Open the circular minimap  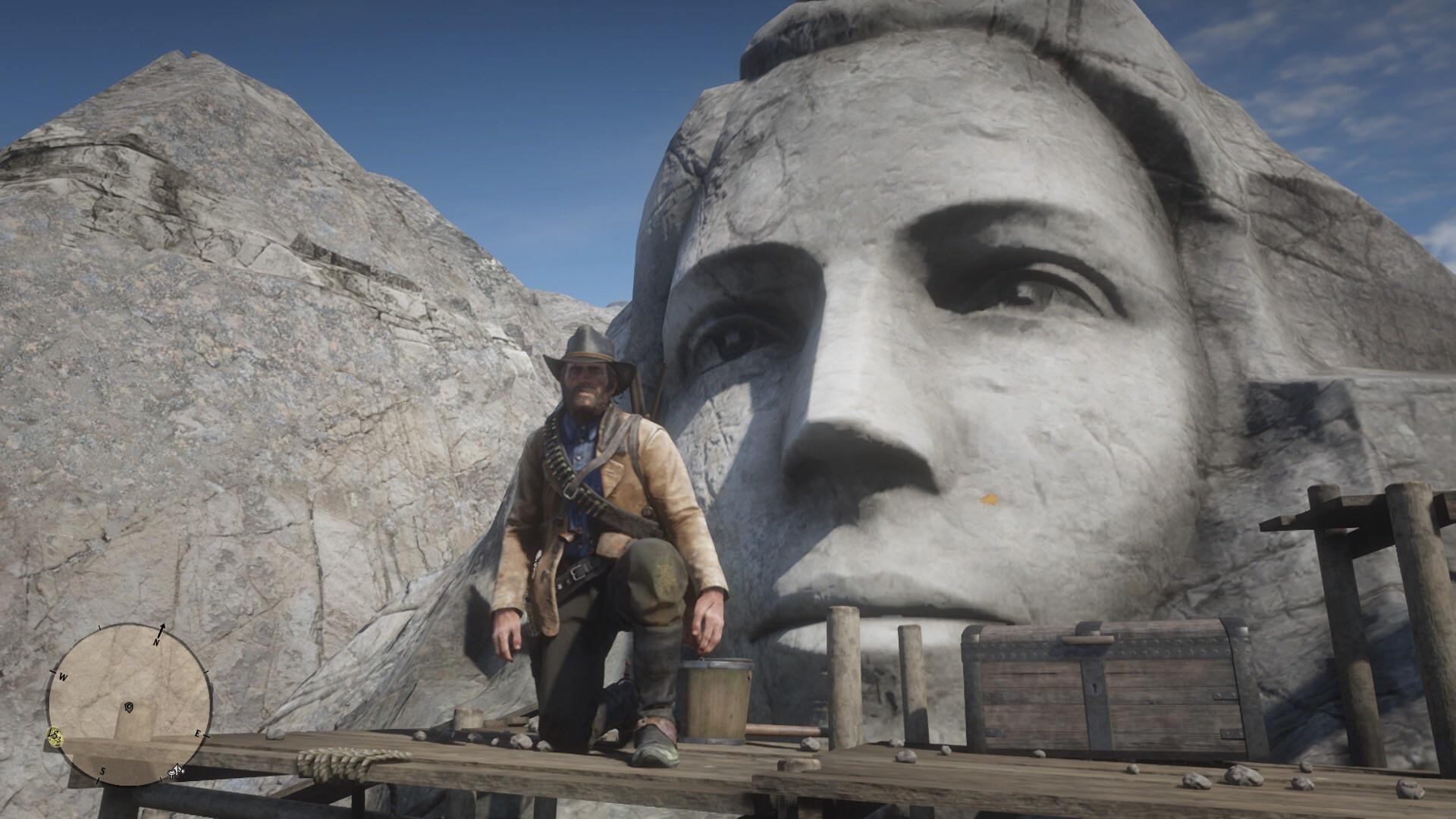click(x=127, y=705)
